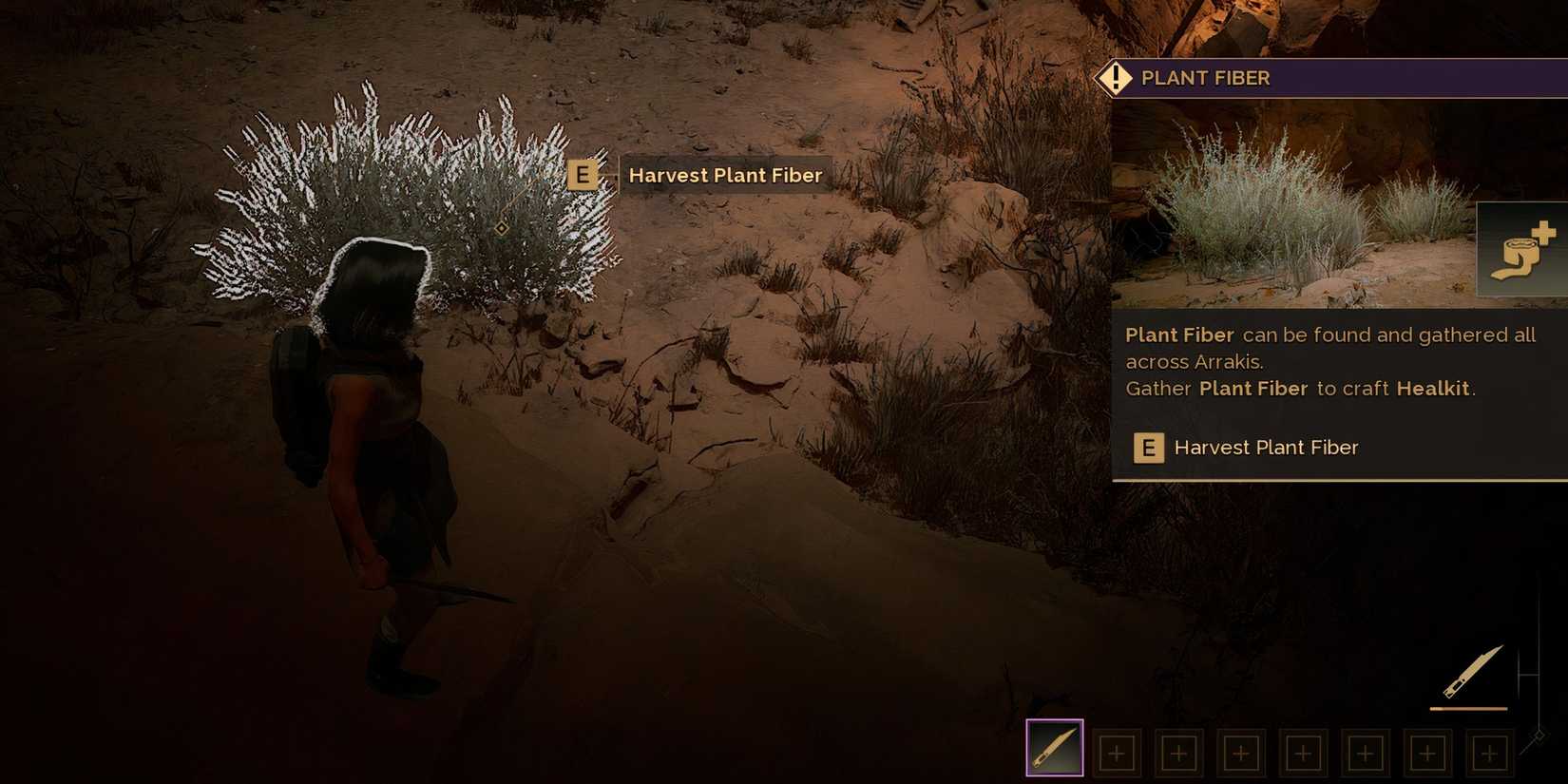
Task: Click the bandage Healkit icon in the tutorial panel
Action: pos(1520,249)
